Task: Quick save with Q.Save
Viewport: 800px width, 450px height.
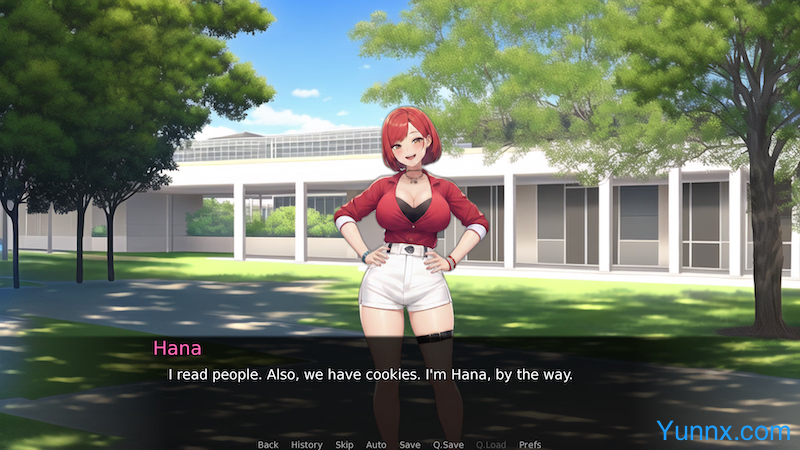Action: pos(448,444)
